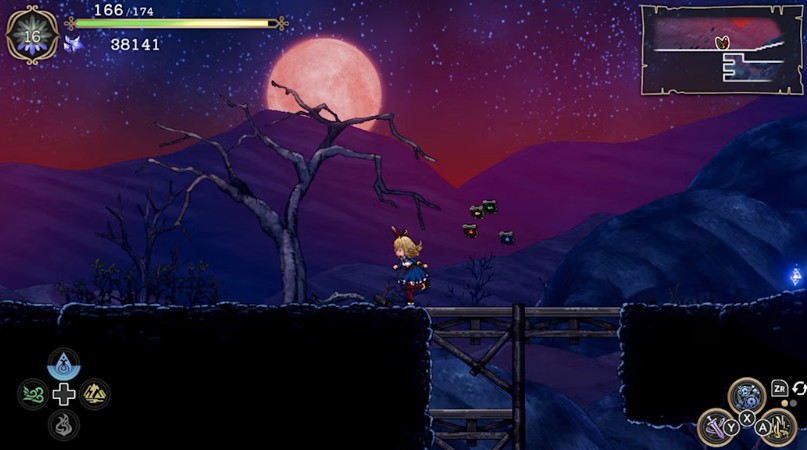Pick the yellow mountain earth element icon
807x450 pixels.
(95, 394)
